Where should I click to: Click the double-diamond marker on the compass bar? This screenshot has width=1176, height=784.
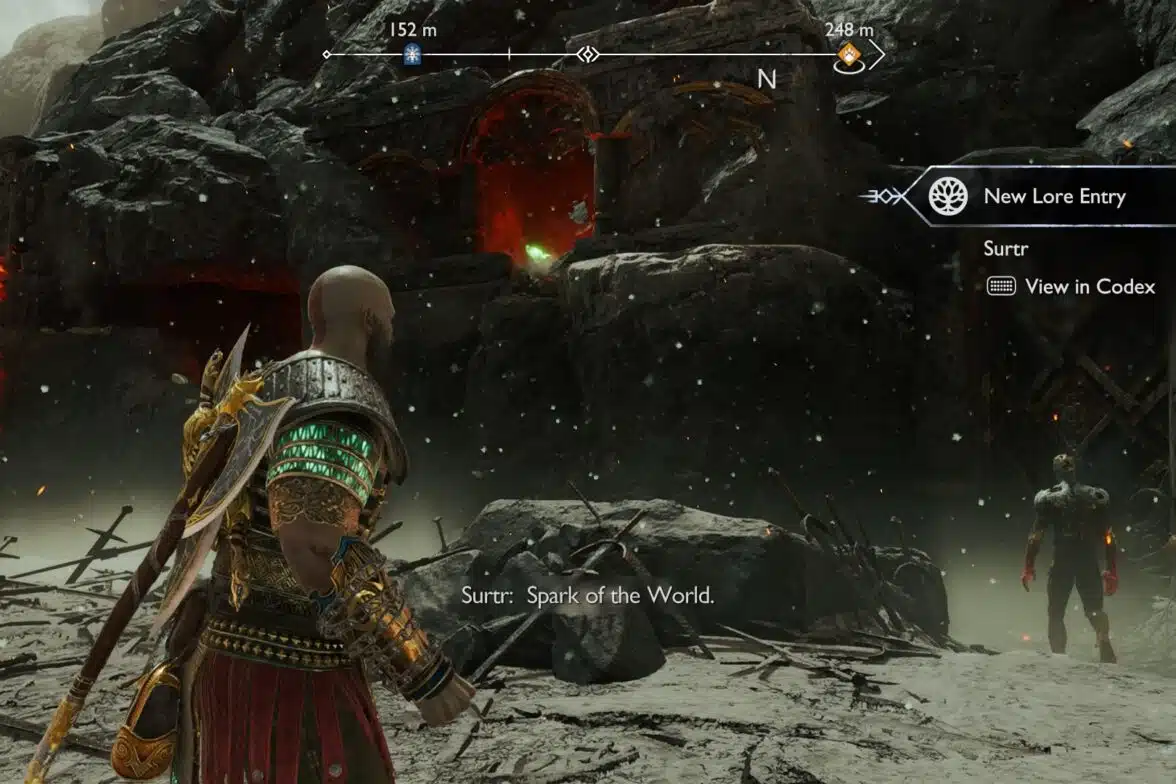click(x=588, y=54)
